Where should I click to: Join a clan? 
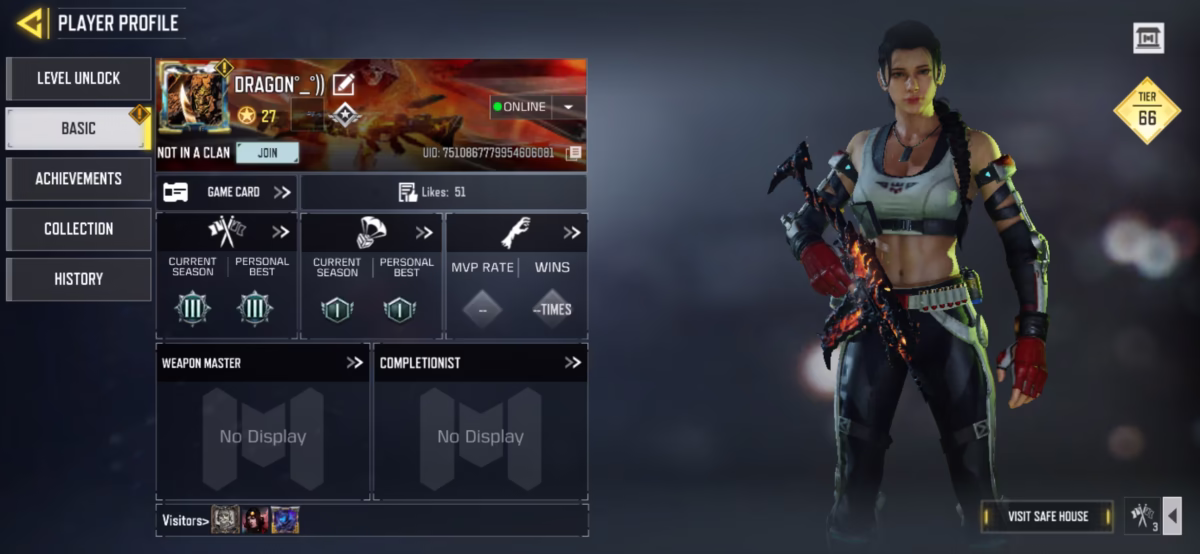tap(267, 153)
